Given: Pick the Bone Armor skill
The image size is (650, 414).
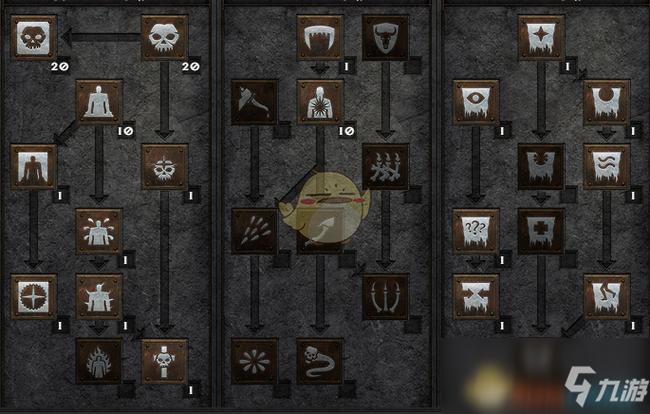Looking at the screenshot, I should pyautogui.click(x=385, y=39).
